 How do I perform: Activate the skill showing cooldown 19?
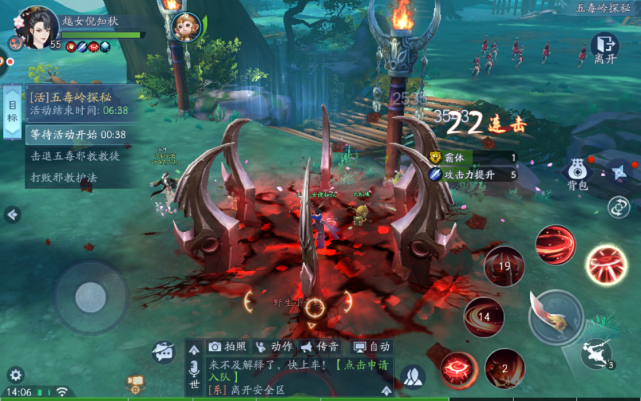505,266
